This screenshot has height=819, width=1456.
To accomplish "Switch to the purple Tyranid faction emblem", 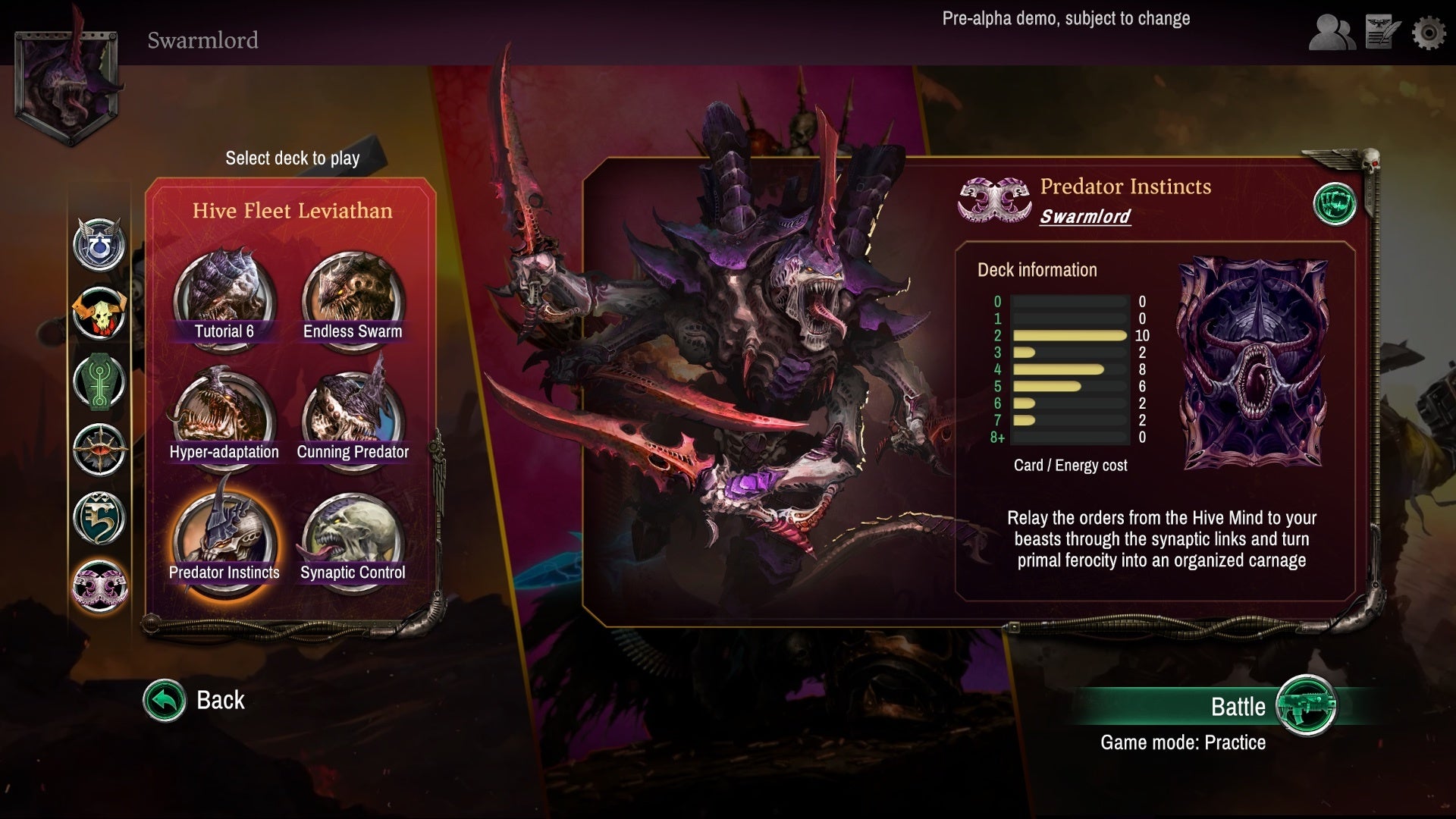I will pos(99,585).
